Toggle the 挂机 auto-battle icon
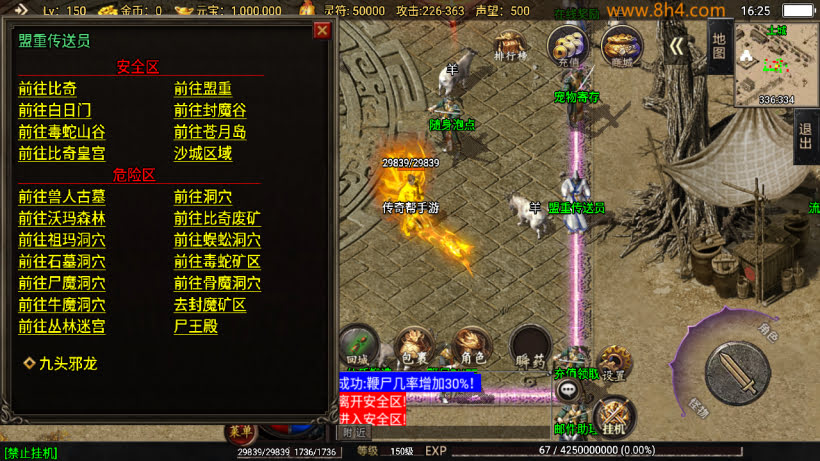The image size is (820, 461). tap(613, 417)
